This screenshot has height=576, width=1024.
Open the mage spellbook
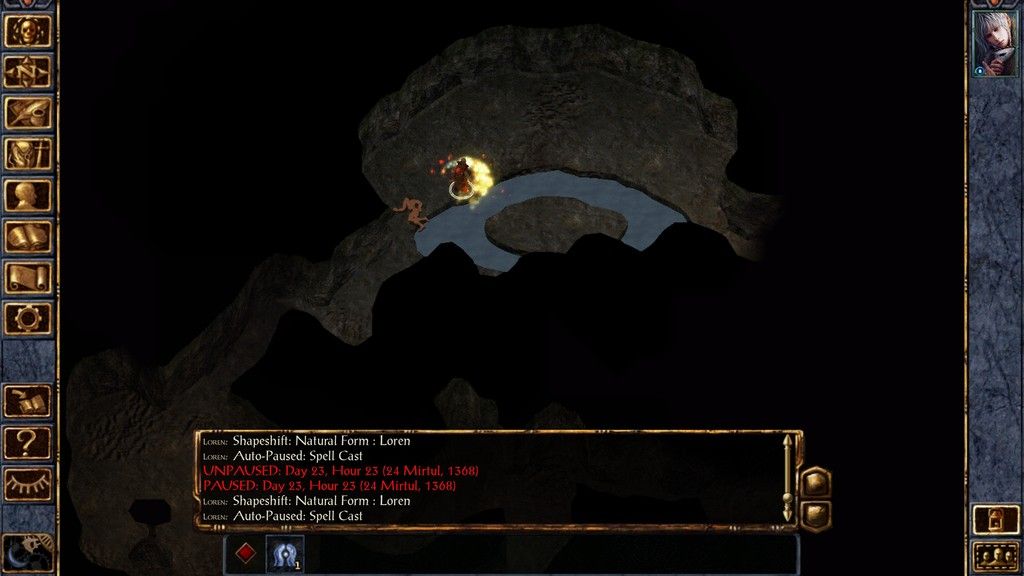coord(28,236)
